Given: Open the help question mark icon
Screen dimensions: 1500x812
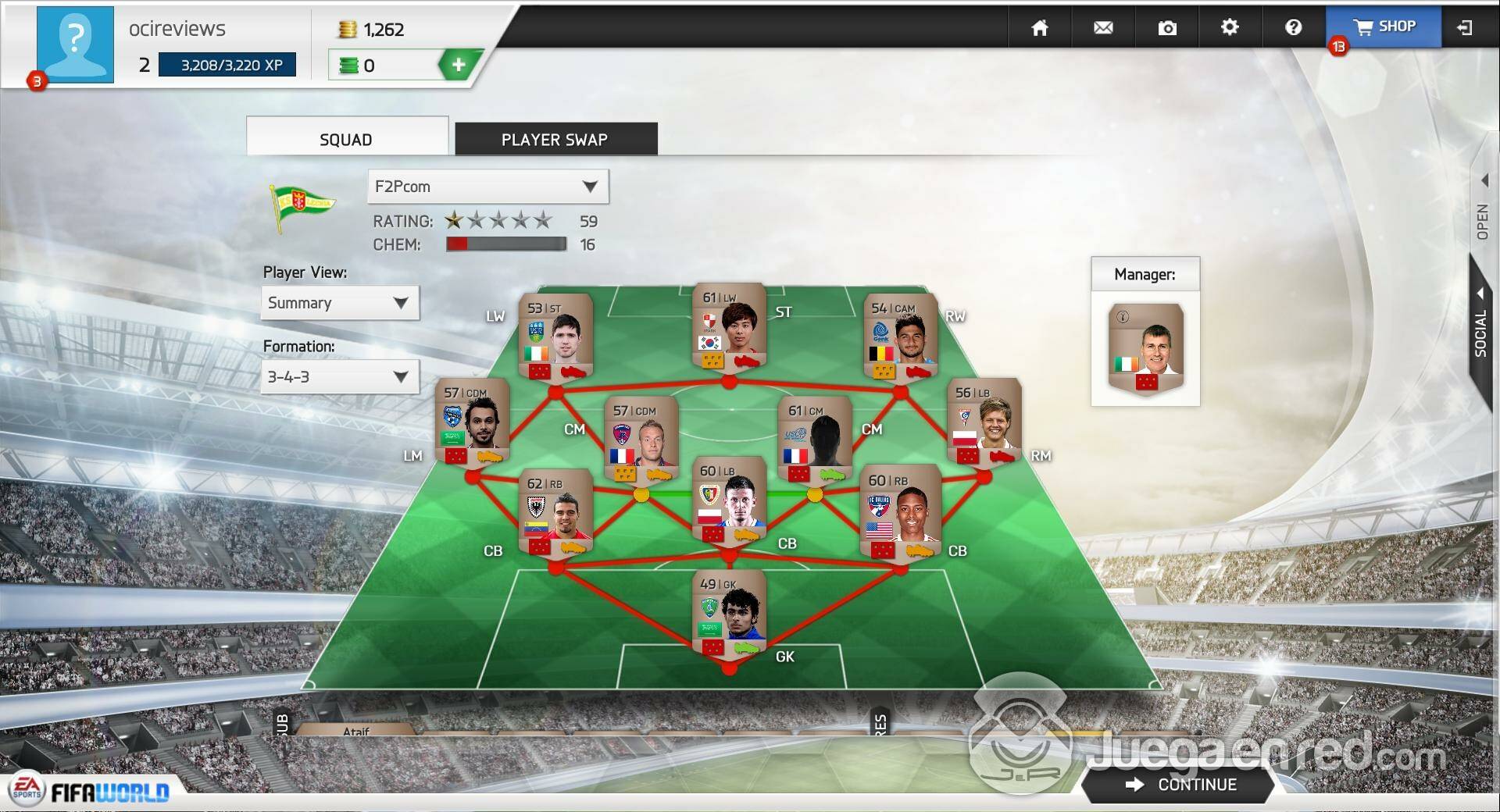Looking at the screenshot, I should coord(1293,28).
